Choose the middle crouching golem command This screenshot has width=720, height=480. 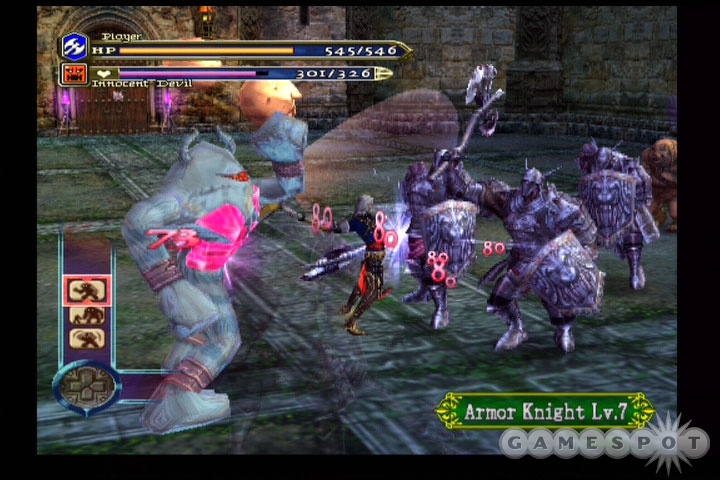pos(87,316)
